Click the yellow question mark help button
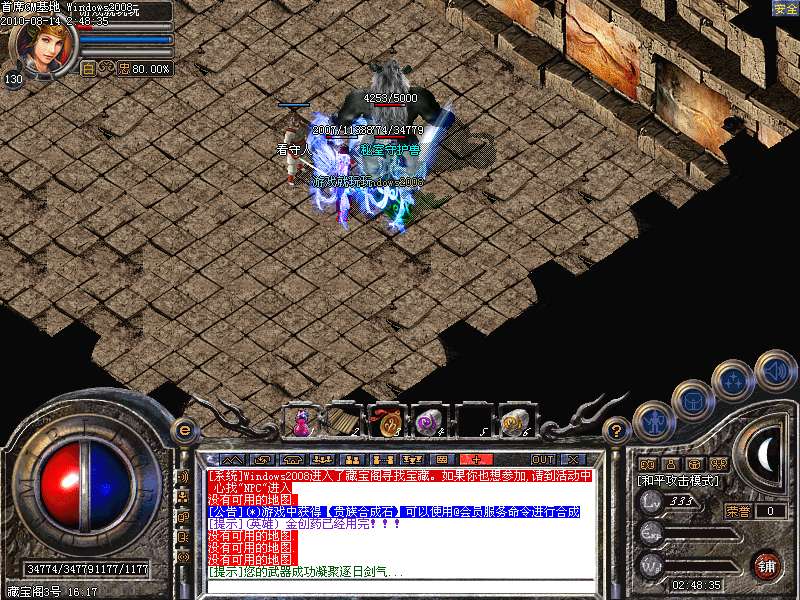 coord(617,430)
